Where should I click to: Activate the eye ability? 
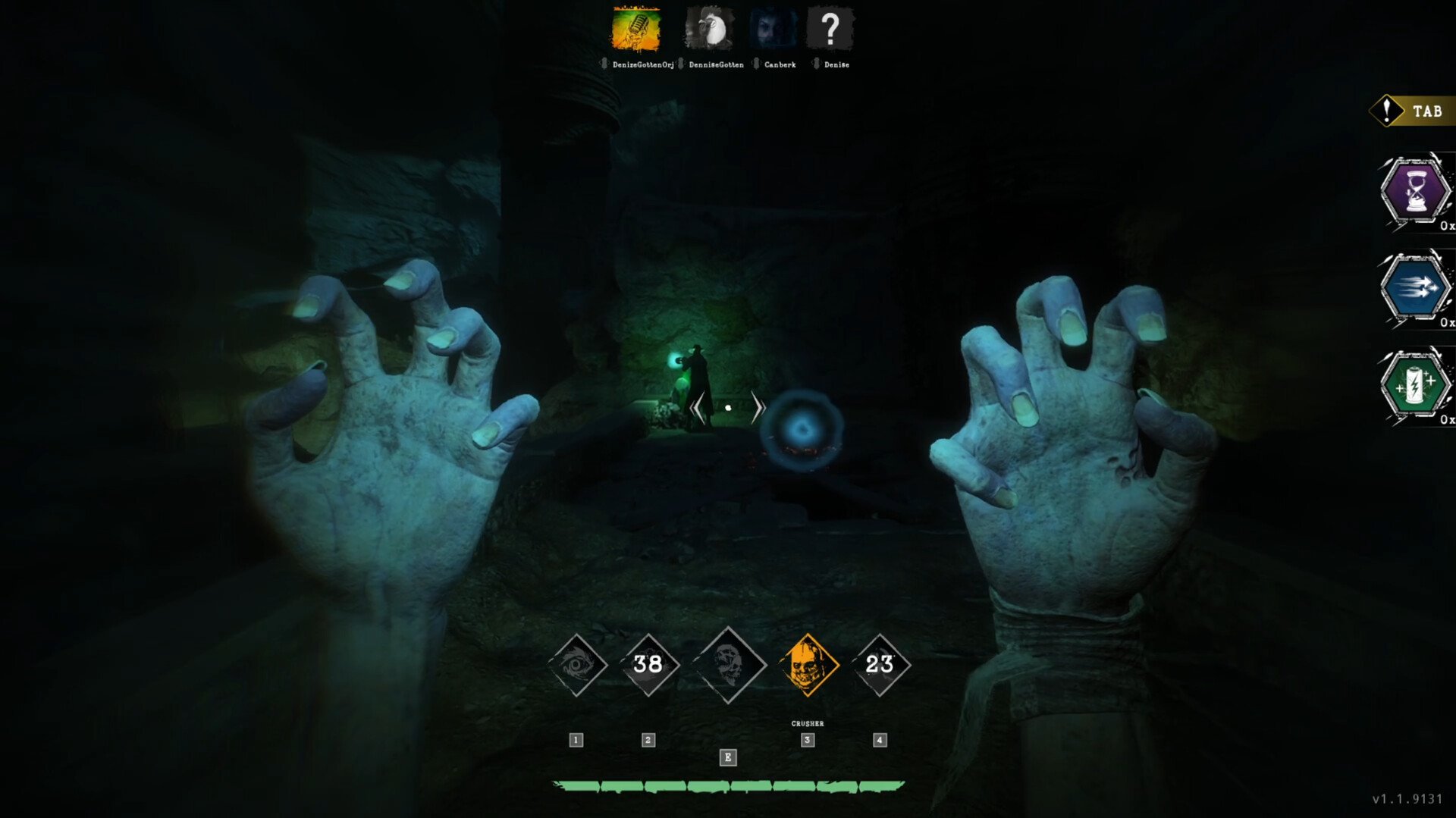pos(577,665)
